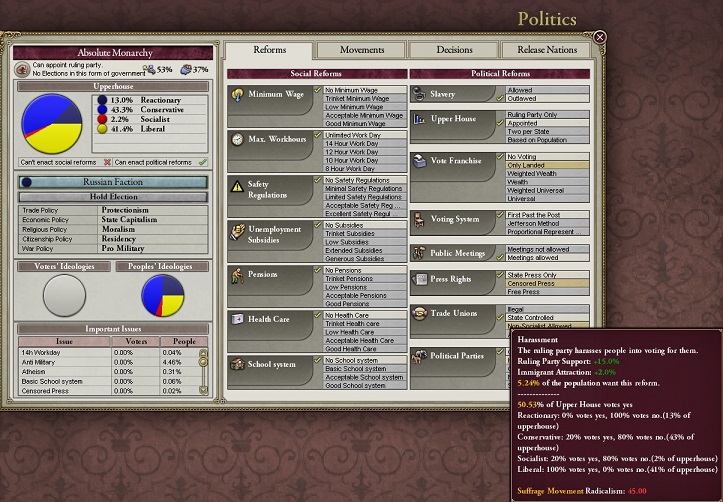Click the Hold Election button
Image resolution: width=723 pixels, height=502 pixels.
pos(114,197)
